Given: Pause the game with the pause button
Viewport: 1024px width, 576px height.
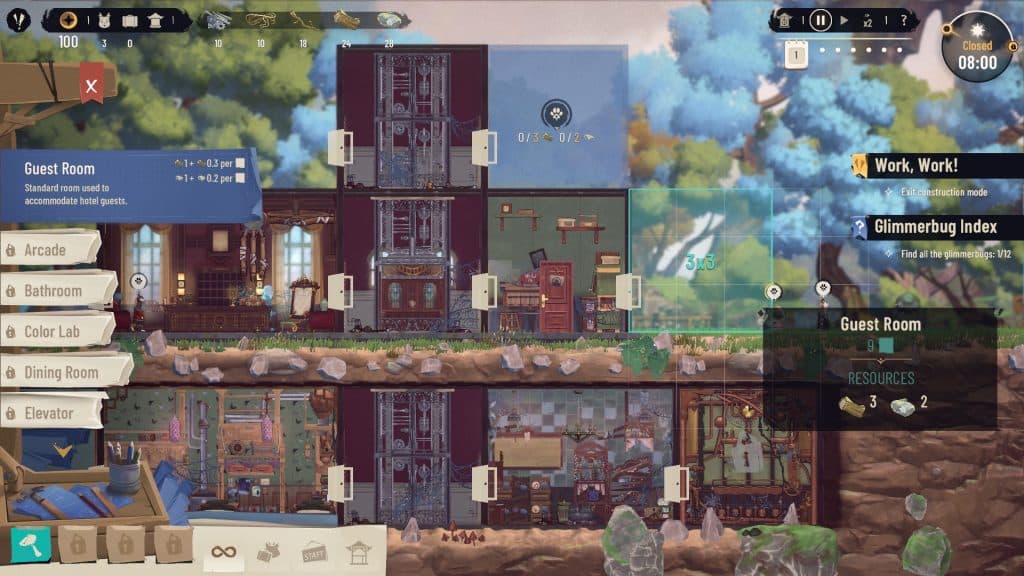Looking at the screenshot, I should click(x=820, y=20).
